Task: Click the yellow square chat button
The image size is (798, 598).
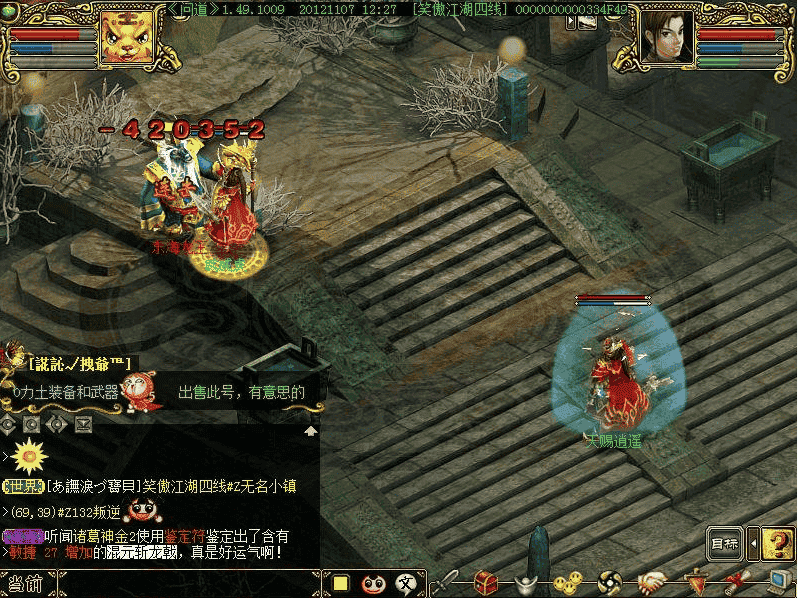Action: coord(341,583)
